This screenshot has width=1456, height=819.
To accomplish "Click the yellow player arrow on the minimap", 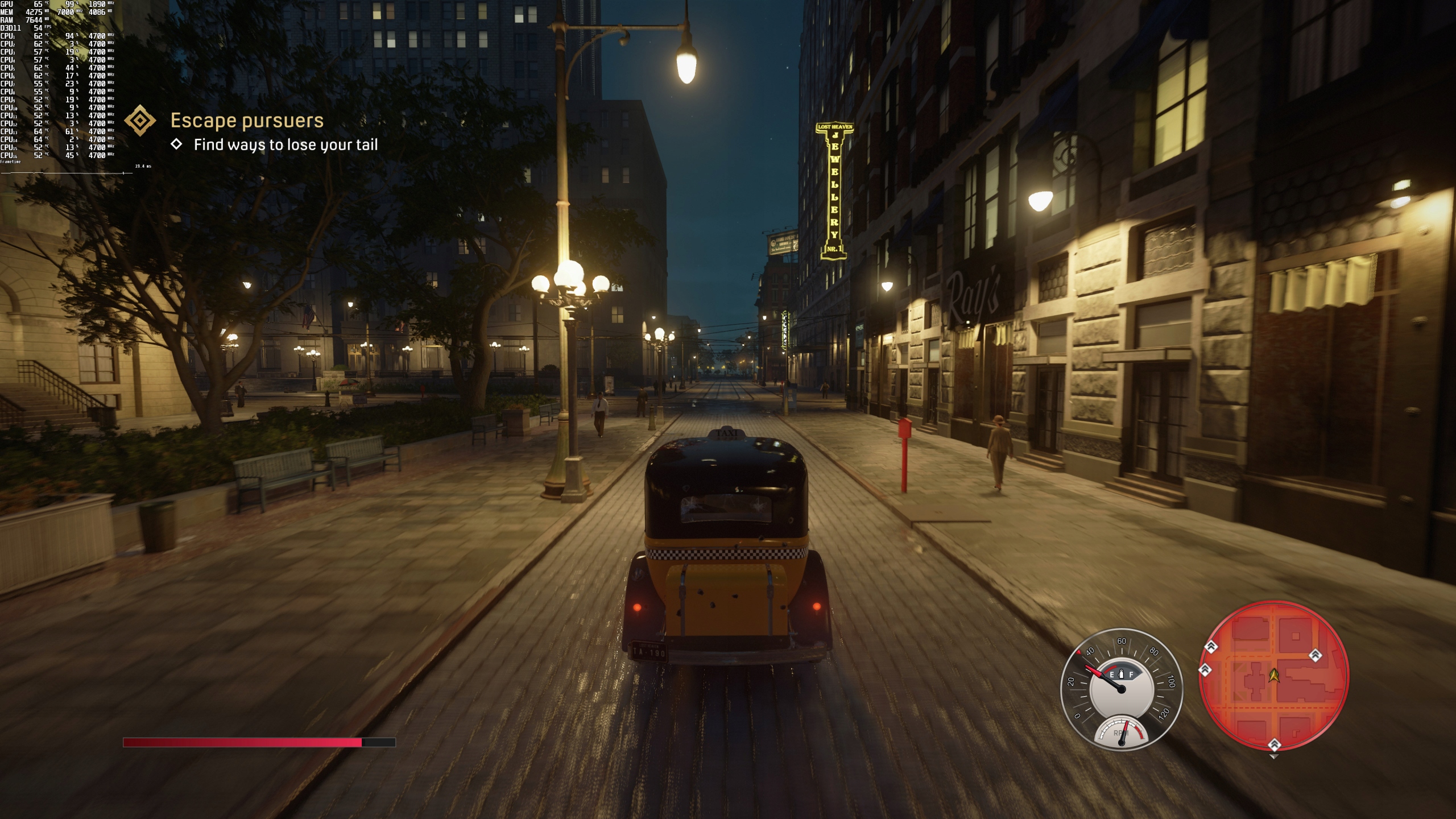I will (x=1273, y=675).
